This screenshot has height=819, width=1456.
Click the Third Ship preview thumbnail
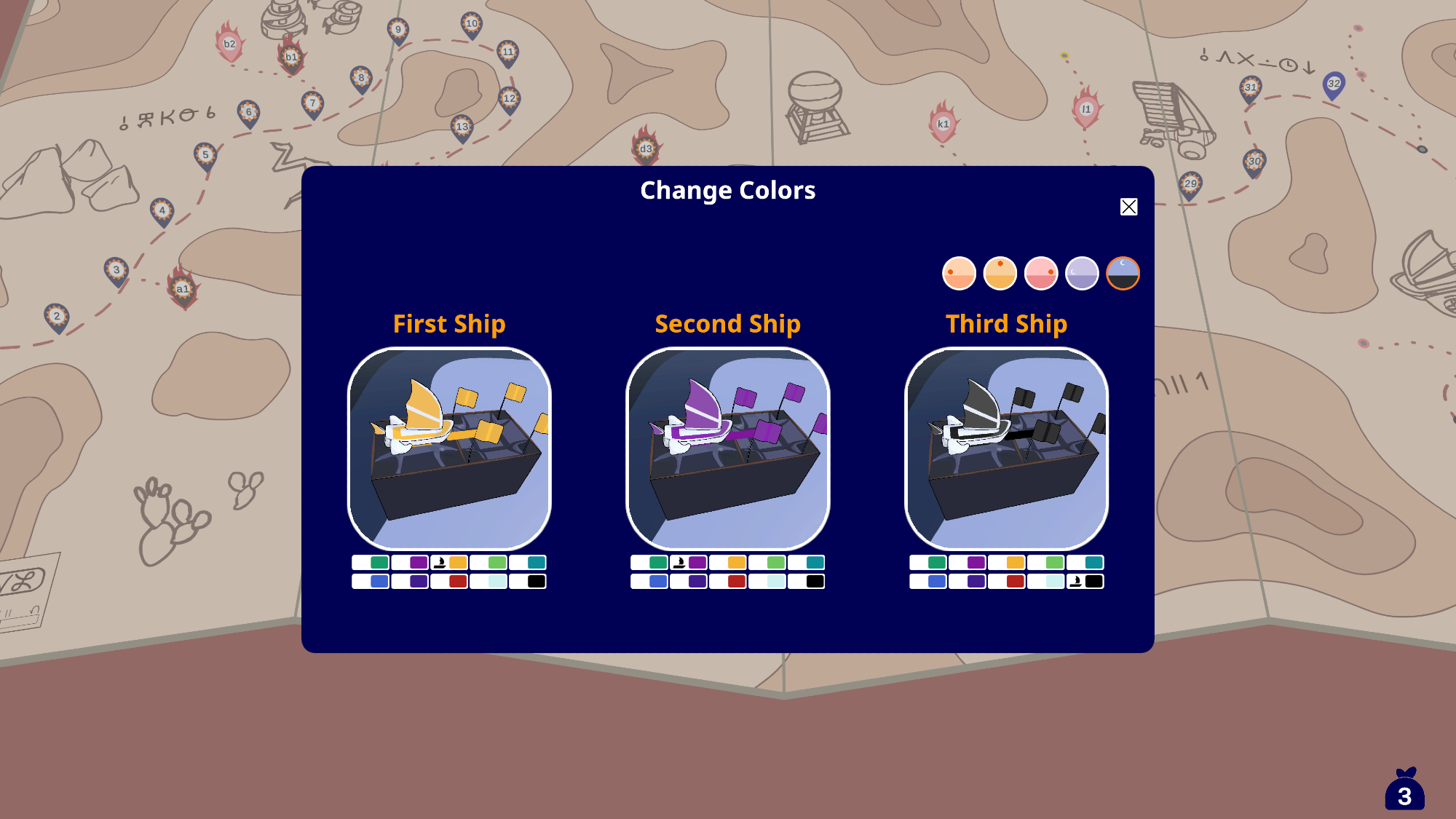(1006, 448)
